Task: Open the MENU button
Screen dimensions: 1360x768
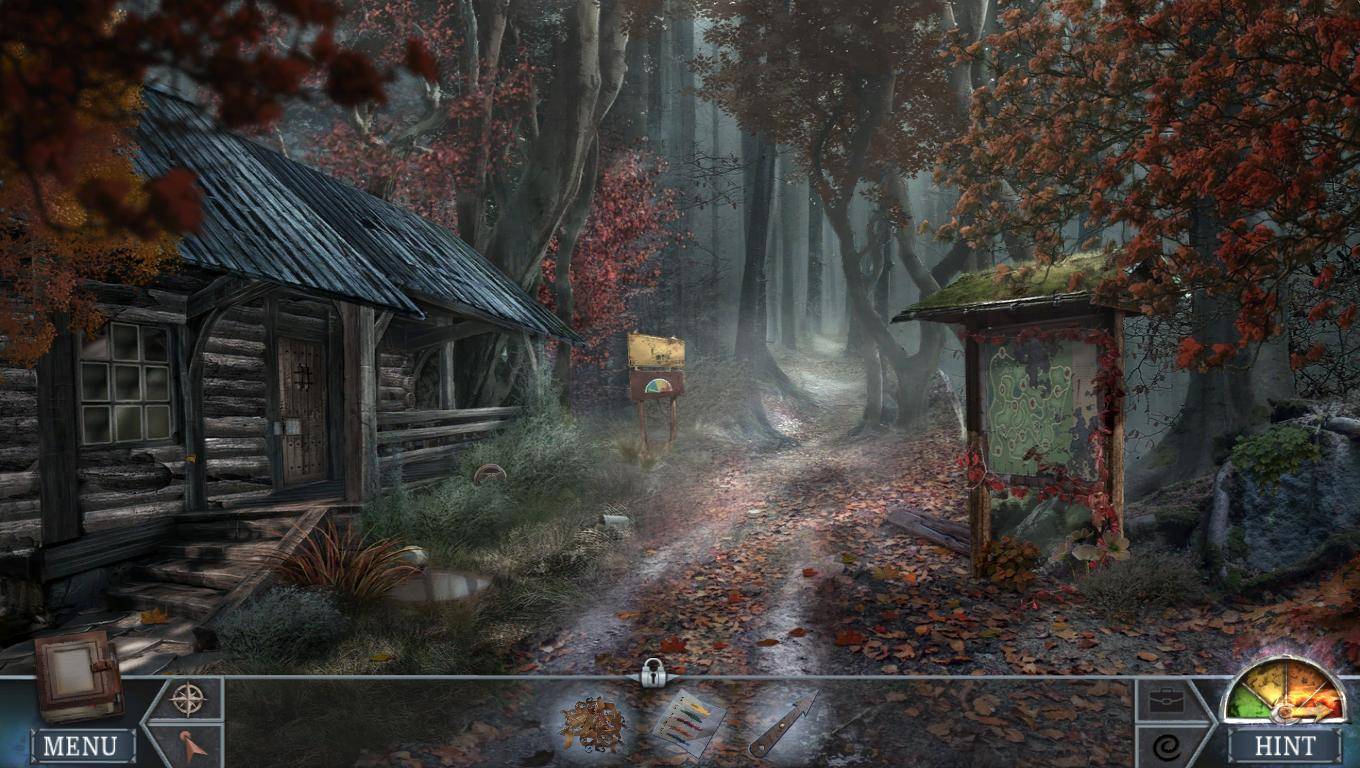Action: point(82,746)
